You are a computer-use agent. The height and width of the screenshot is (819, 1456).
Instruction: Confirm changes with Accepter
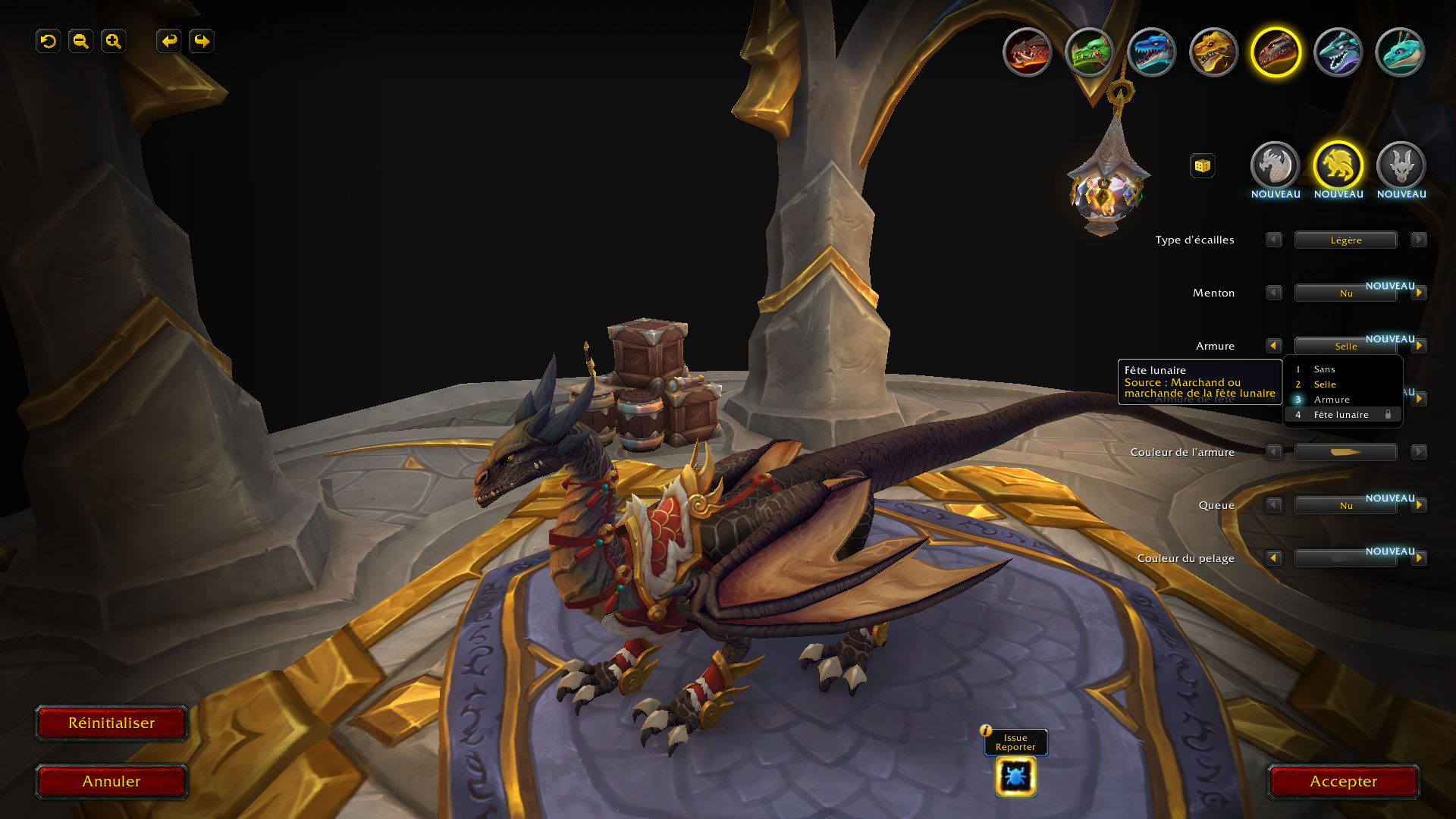point(1343,781)
